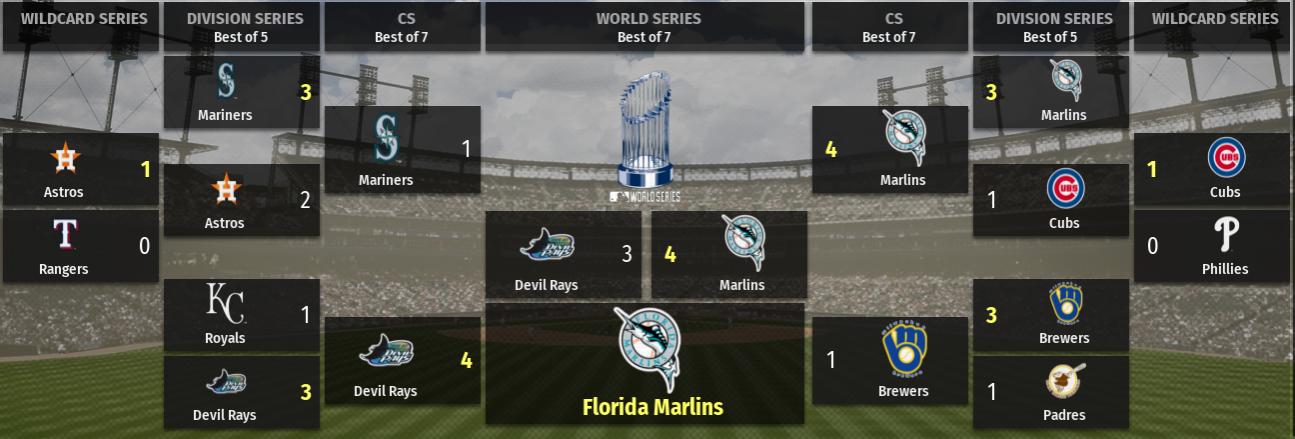Choose the Mariners CS tile

coord(402,150)
